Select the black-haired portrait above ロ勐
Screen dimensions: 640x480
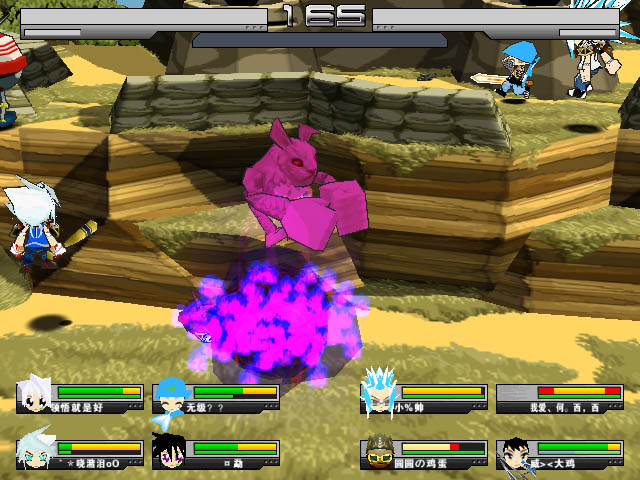pyautogui.click(x=170, y=452)
